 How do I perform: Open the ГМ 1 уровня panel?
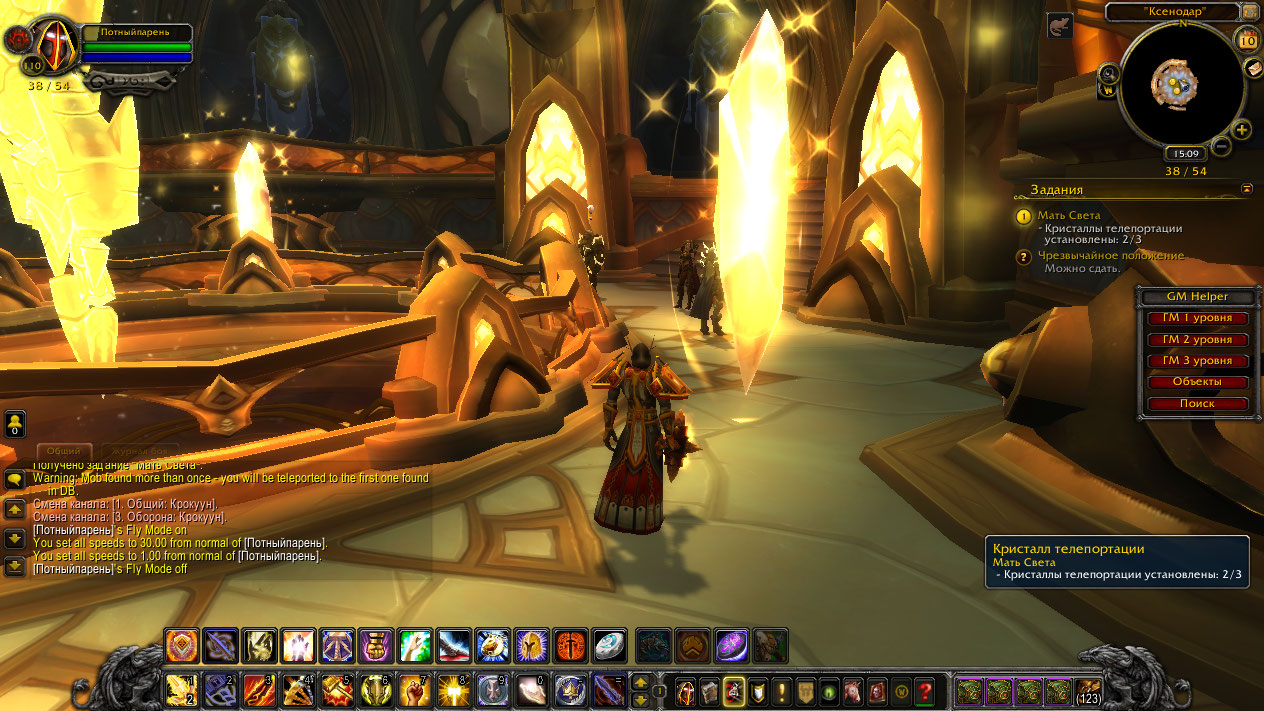(1197, 318)
